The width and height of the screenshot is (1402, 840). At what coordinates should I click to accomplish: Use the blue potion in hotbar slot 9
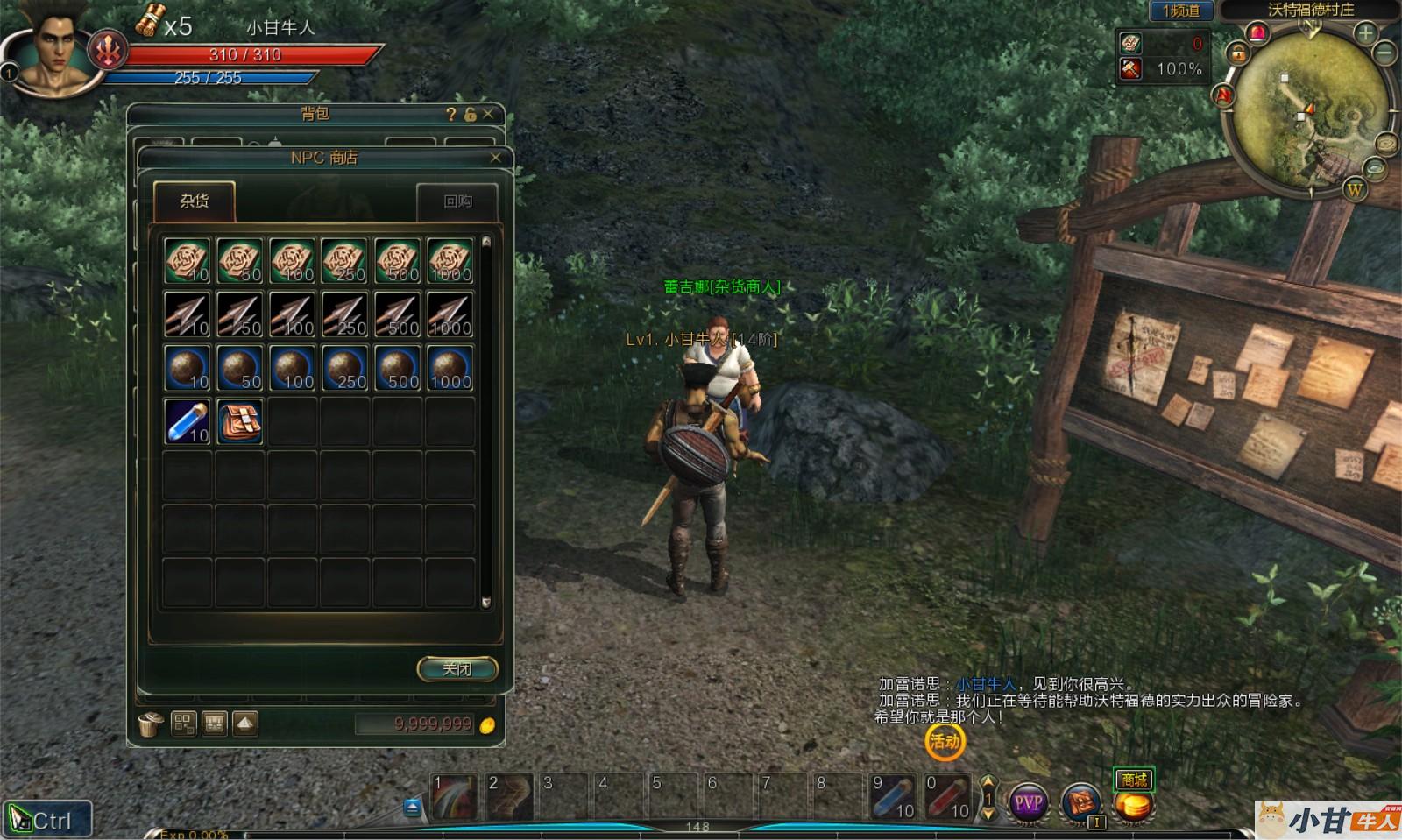pos(893,796)
